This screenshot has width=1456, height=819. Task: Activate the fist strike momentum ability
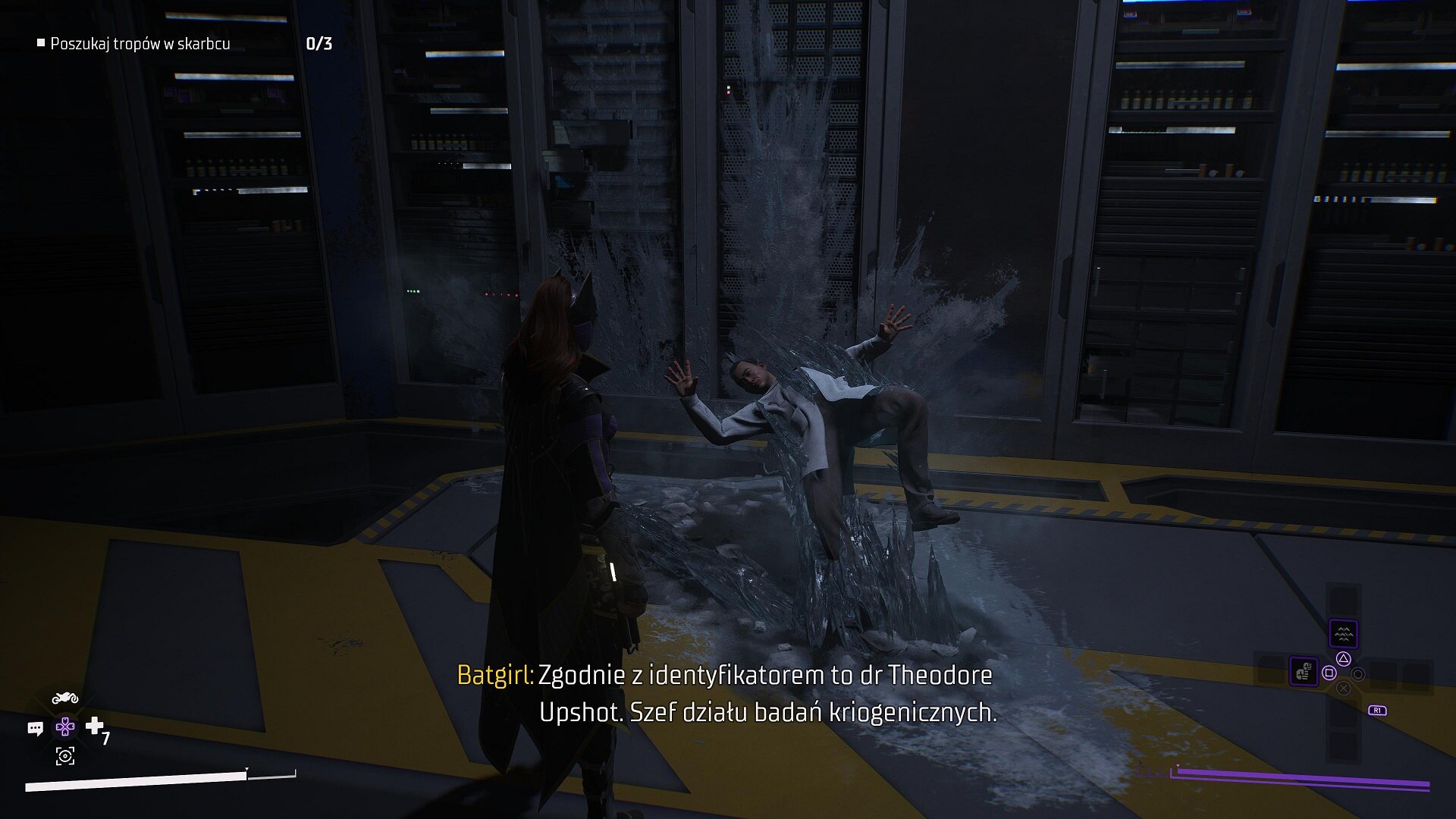1304,671
